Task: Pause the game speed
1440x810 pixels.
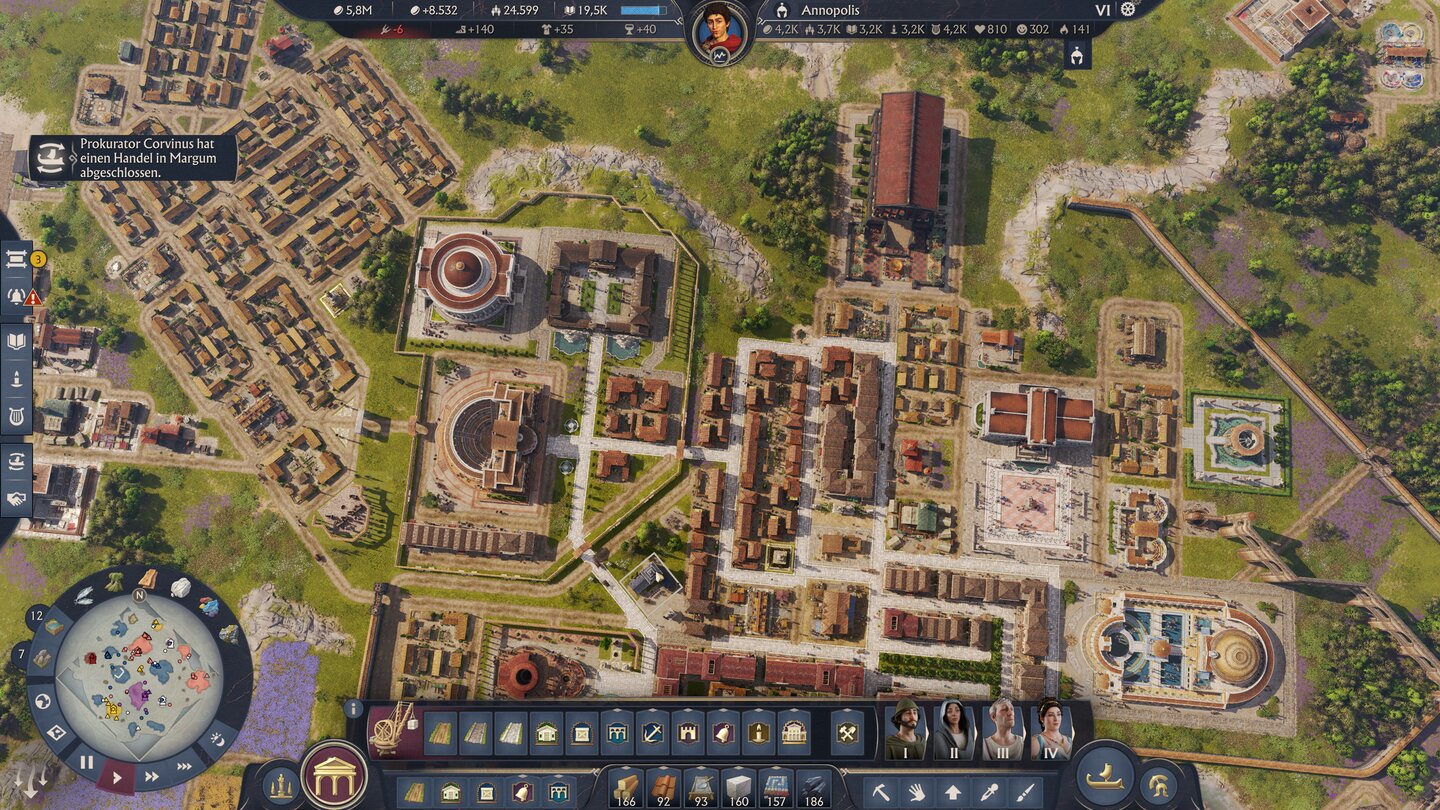Action: pyautogui.click(x=87, y=762)
